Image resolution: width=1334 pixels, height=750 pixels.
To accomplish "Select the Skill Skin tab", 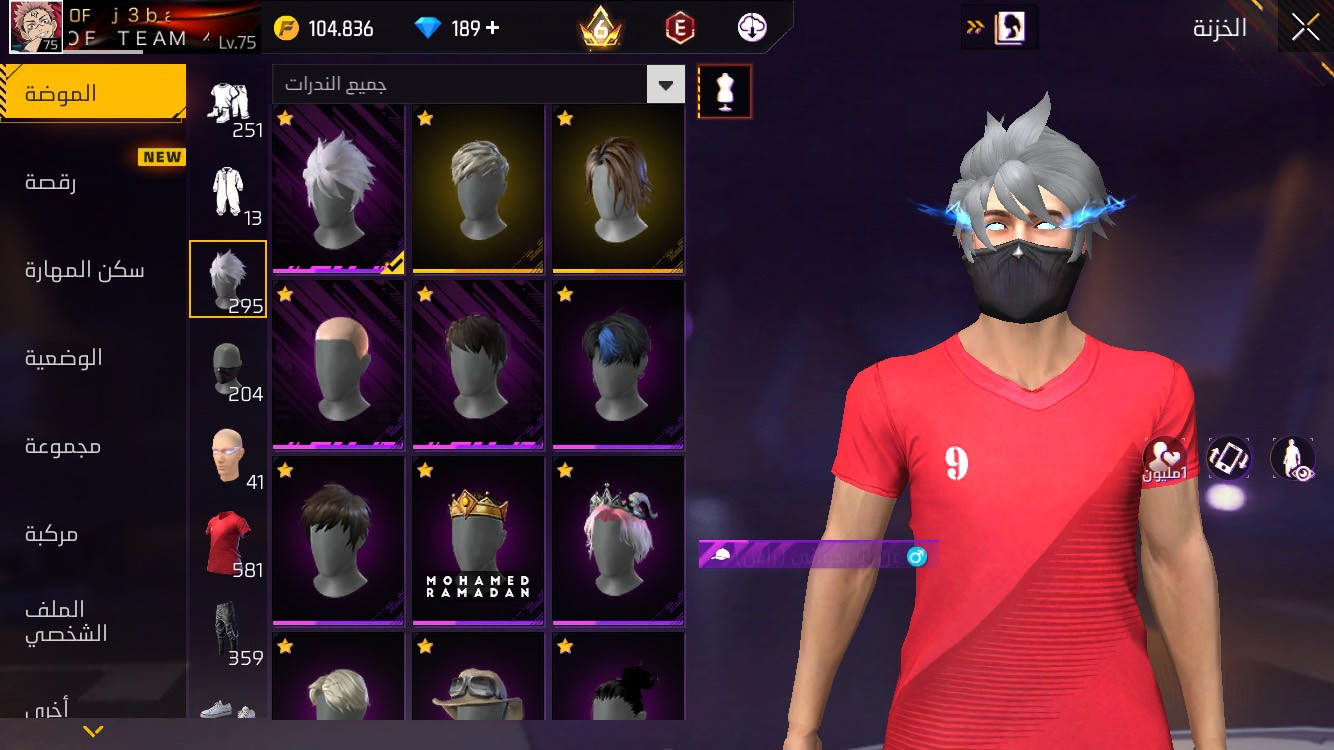I will pyautogui.click(x=85, y=270).
